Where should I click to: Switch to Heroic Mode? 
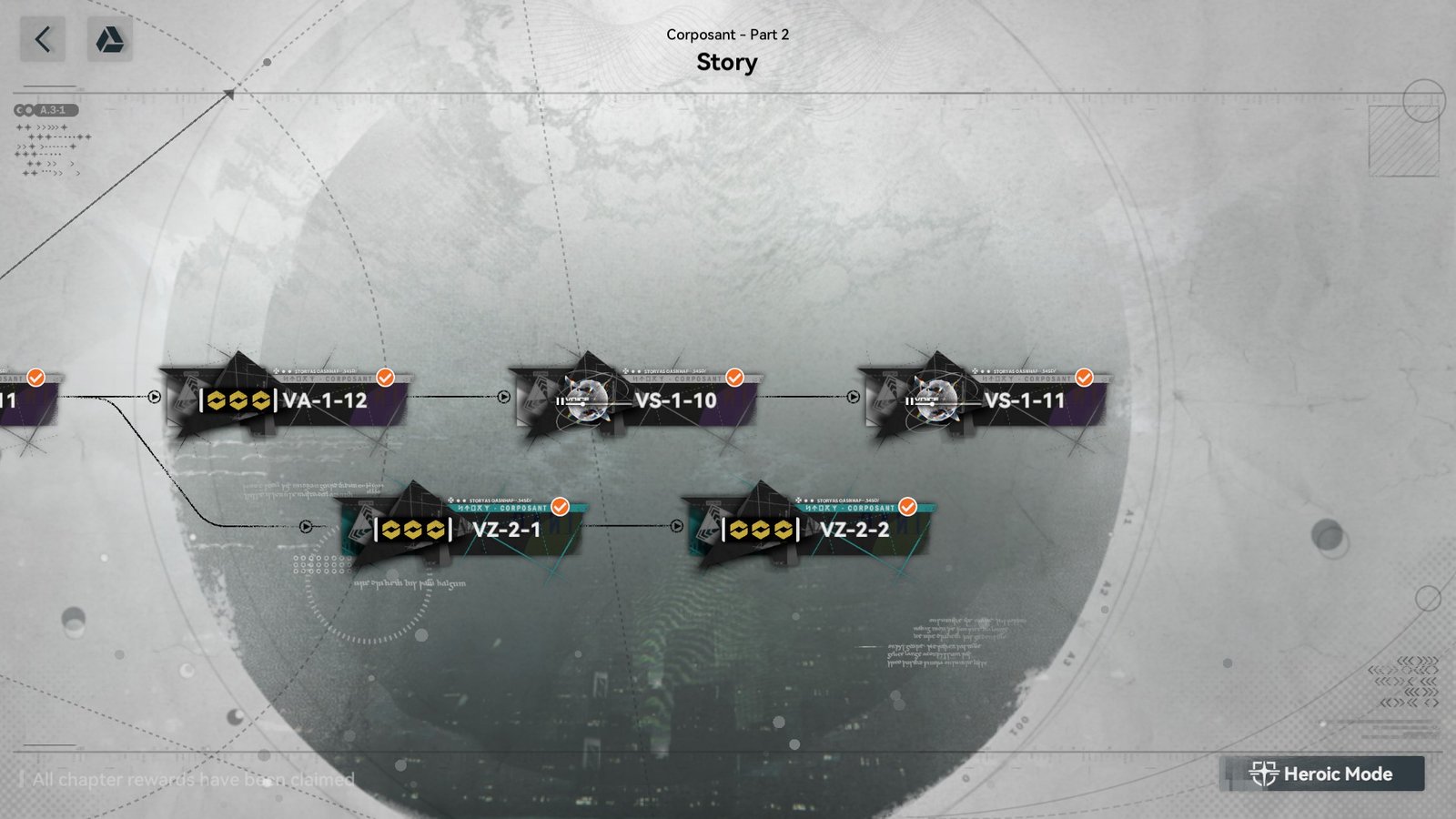point(1321,773)
